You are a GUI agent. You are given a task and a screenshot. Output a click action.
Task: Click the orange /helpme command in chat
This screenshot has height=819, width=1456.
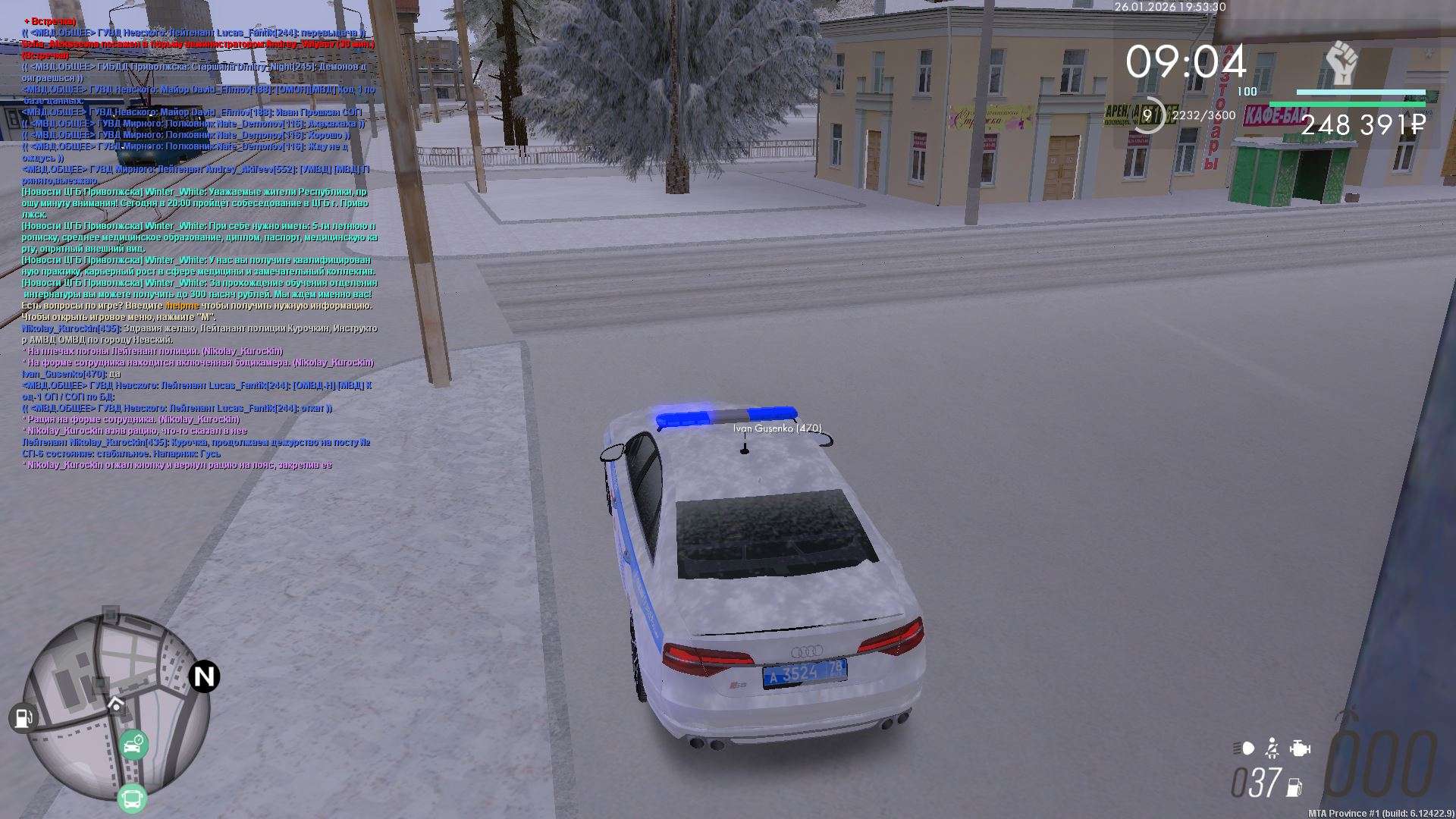click(x=182, y=306)
